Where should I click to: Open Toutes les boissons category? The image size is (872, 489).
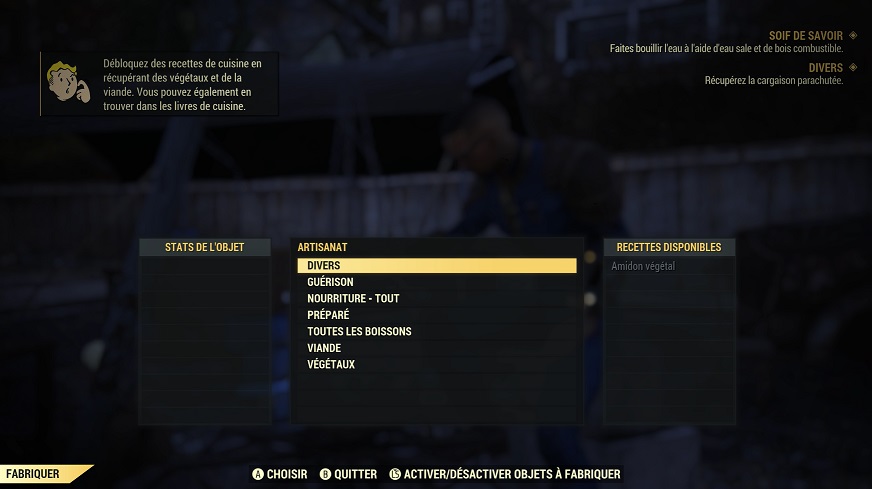(359, 331)
